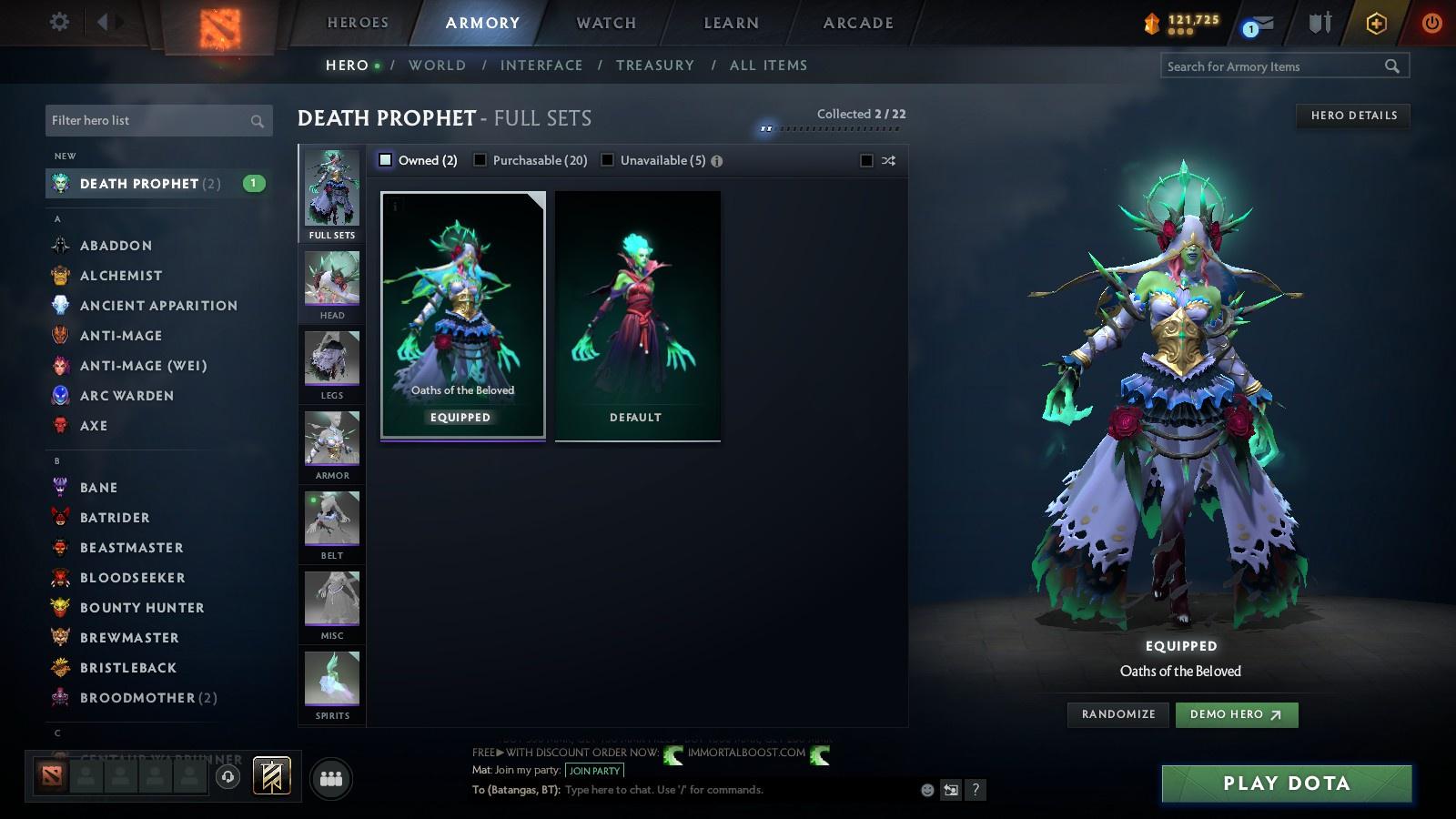
Task: Click the chat help question mark icon
Action: [x=976, y=790]
